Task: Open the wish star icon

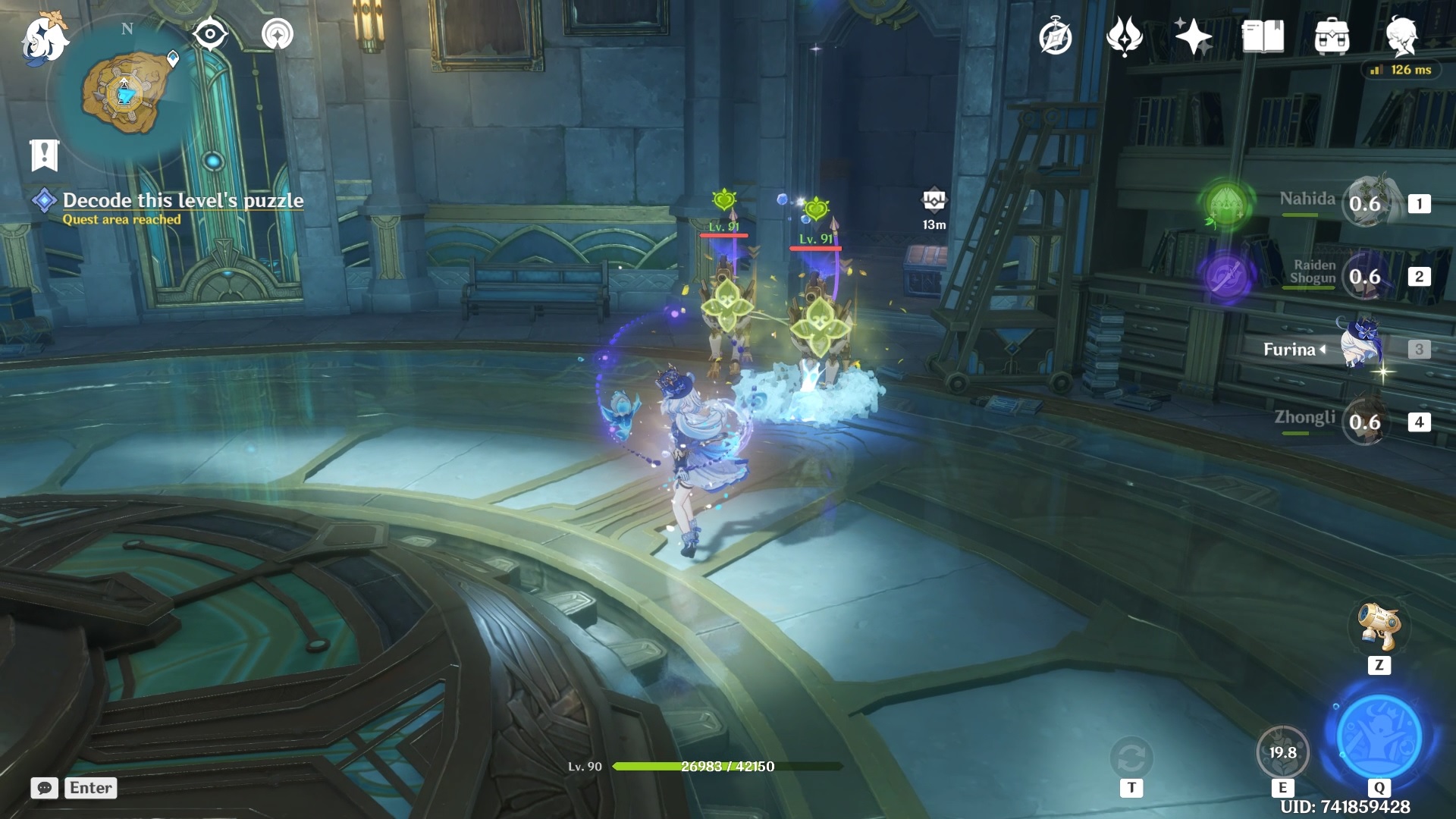Action: pyautogui.click(x=1193, y=36)
